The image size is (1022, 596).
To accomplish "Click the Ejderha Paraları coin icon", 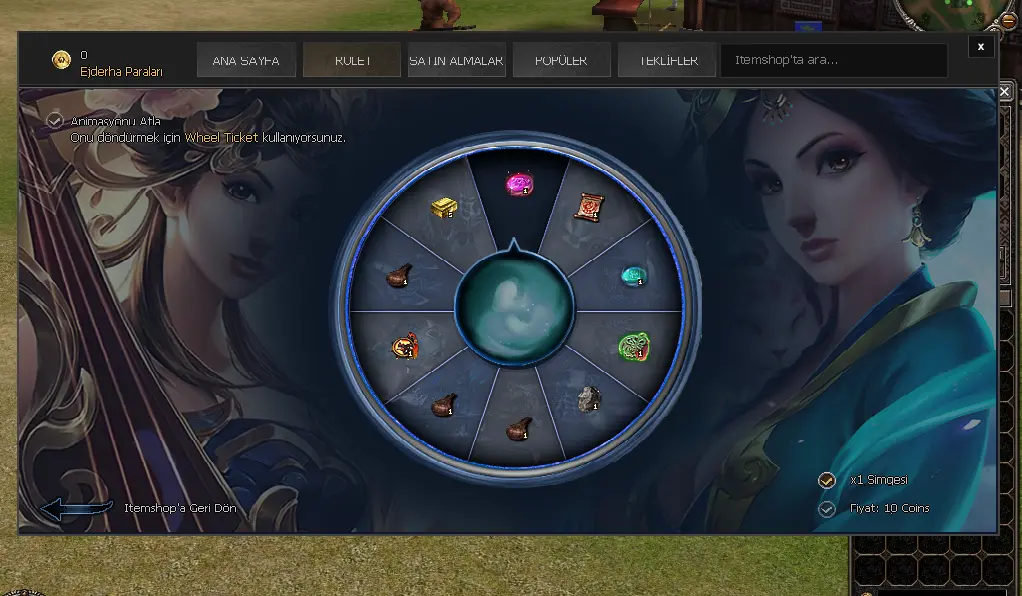I will point(62,61).
